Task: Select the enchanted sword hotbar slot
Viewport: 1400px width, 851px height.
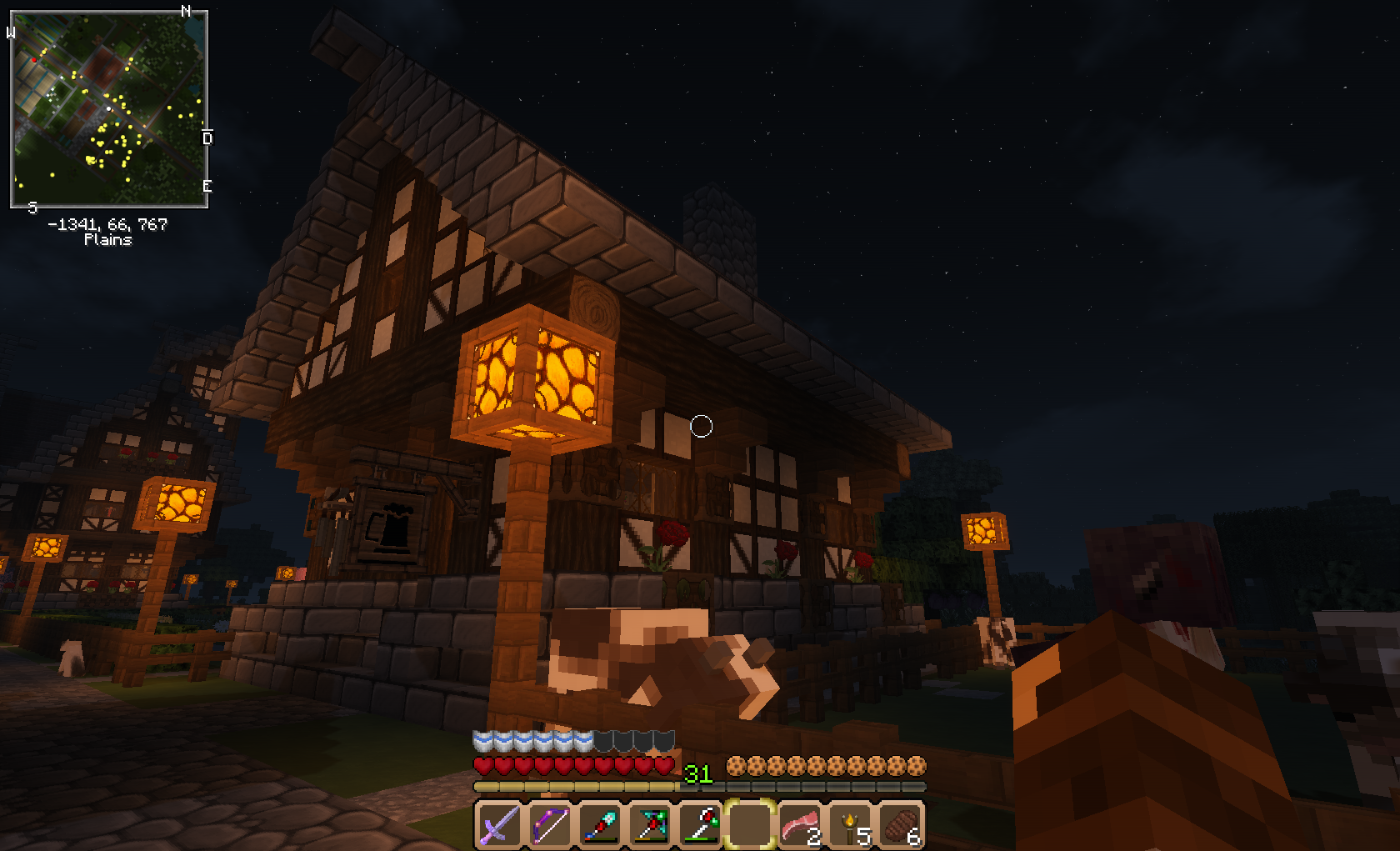Action: [x=499, y=825]
